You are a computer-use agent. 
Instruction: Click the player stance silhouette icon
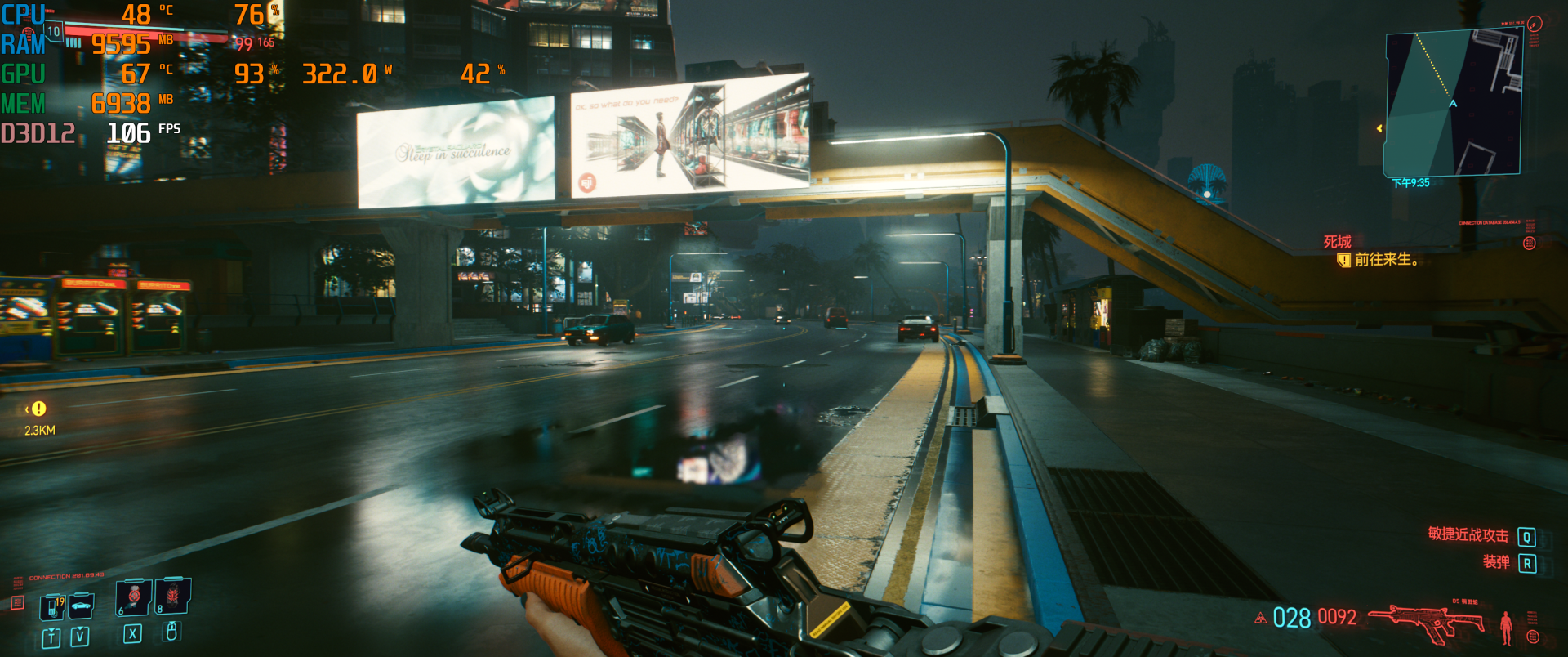pyautogui.click(x=1506, y=628)
